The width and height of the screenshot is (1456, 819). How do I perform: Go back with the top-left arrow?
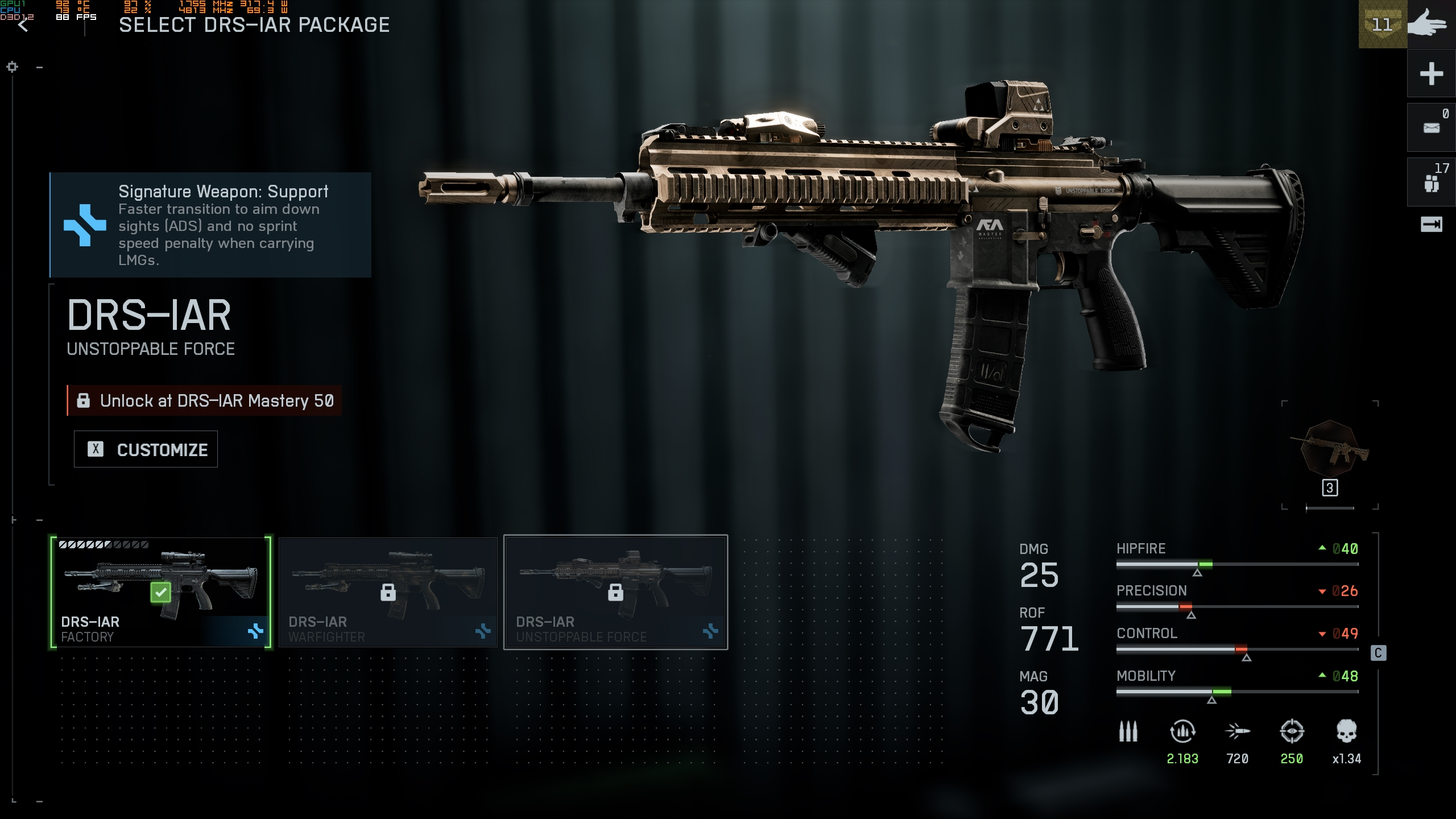23,25
